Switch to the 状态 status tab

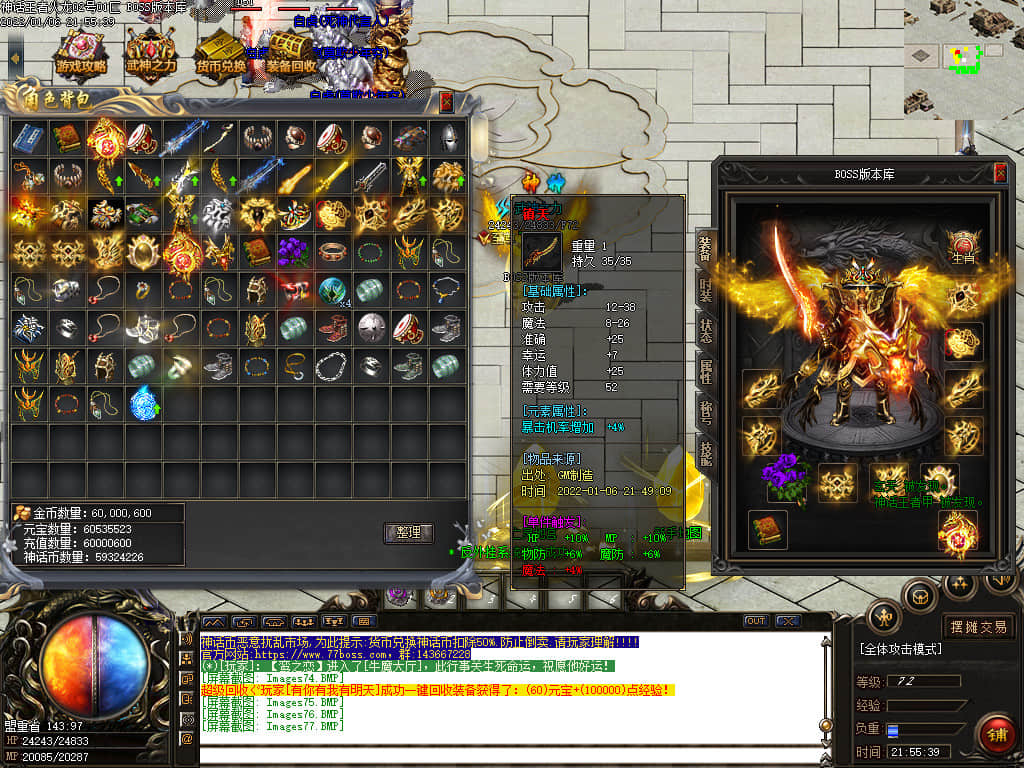click(705, 331)
